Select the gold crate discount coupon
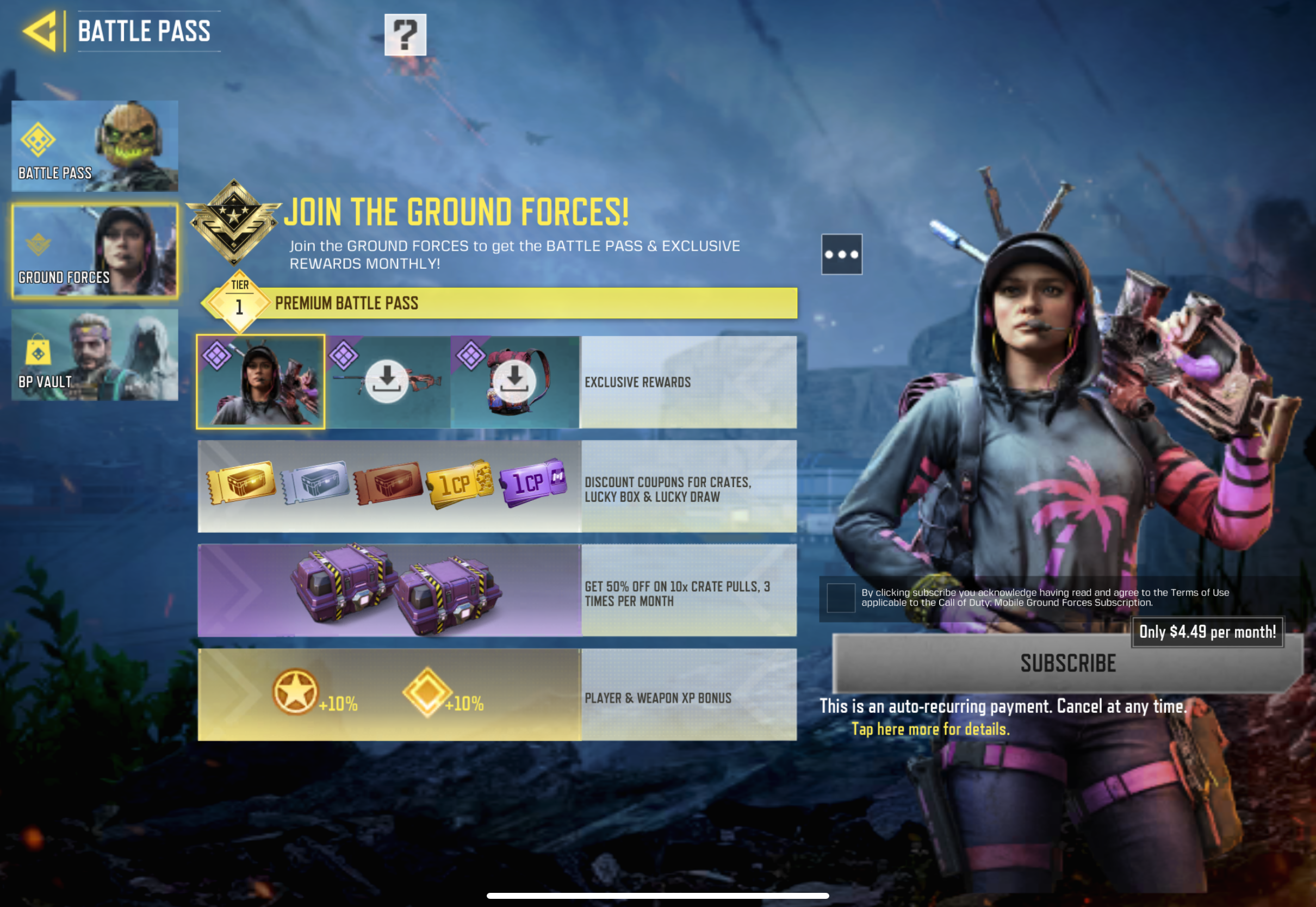Screen dimensions: 1316x907 click(241, 482)
